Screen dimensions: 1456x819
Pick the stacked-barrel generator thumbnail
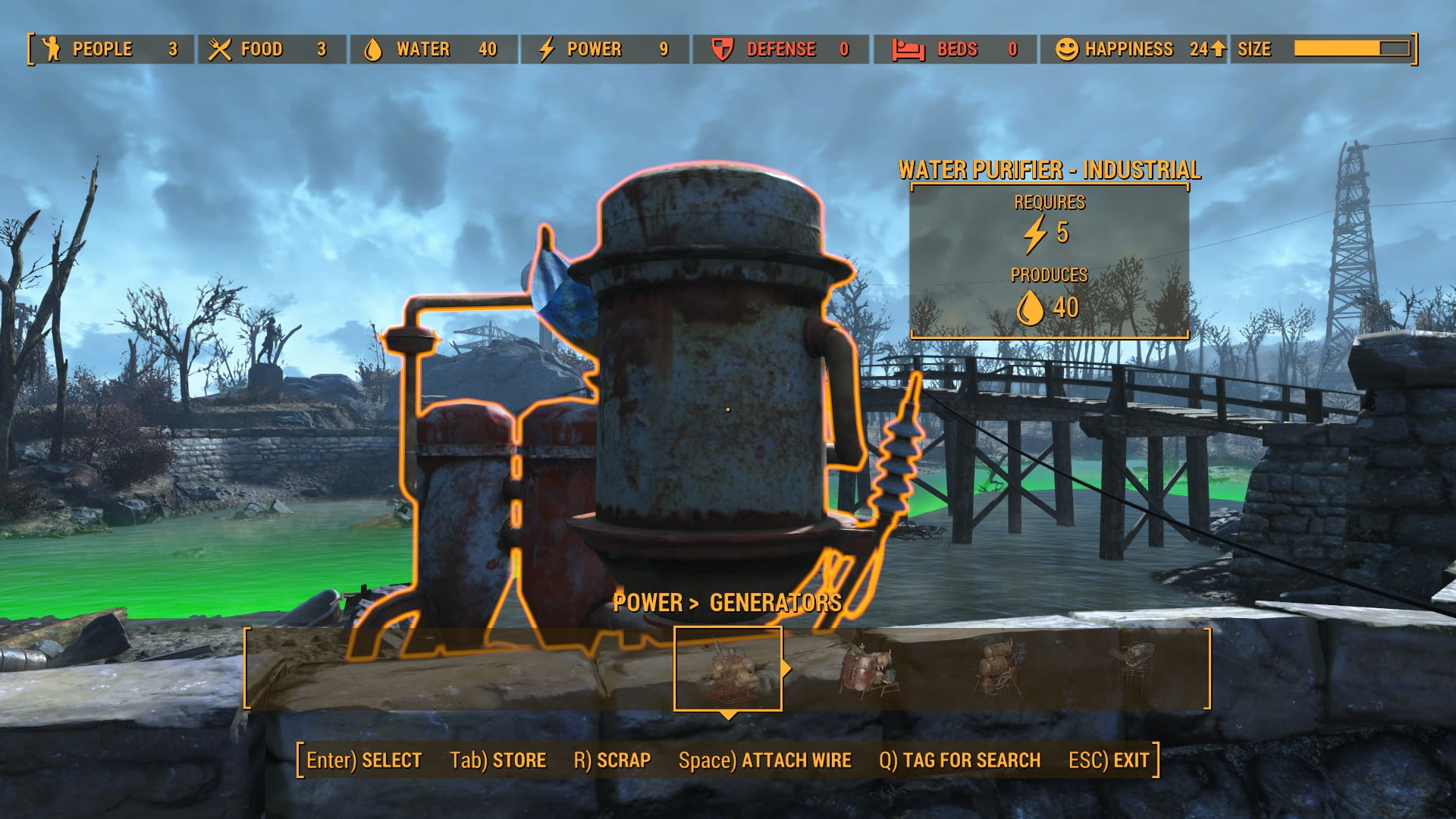coord(999,667)
